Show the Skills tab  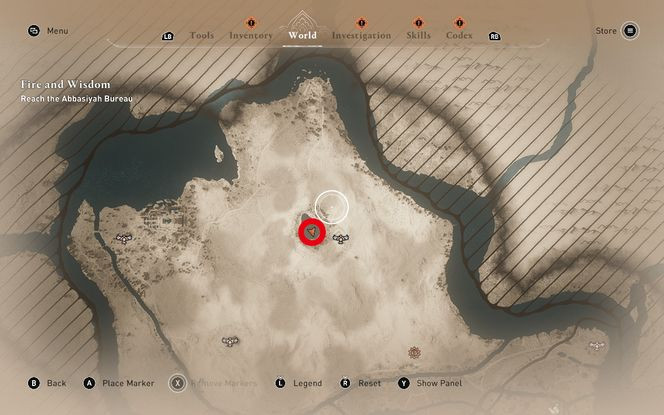418,35
